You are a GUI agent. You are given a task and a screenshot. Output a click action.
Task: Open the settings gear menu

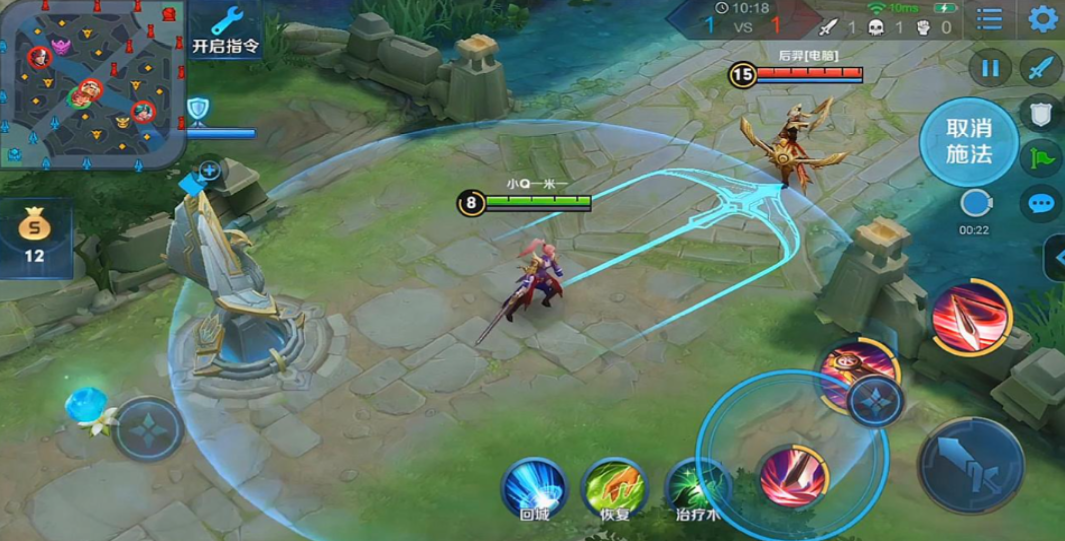point(1042,19)
